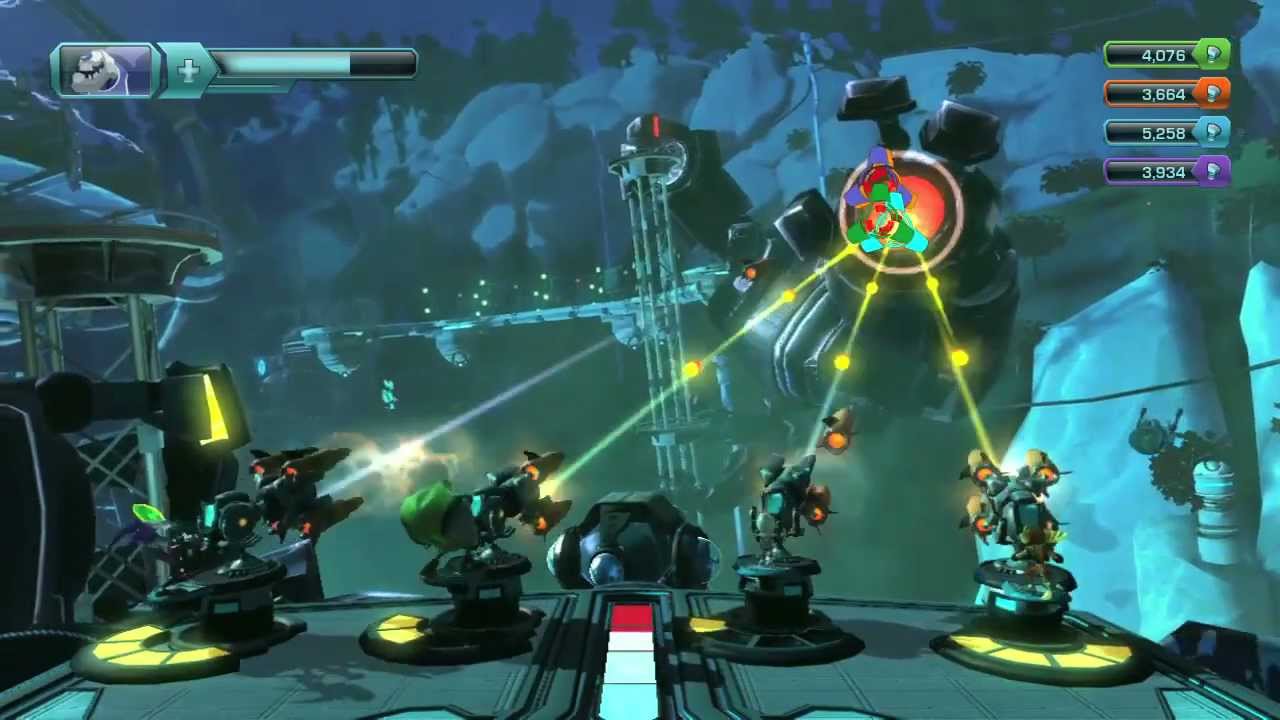The height and width of the screenshot is (720, 1280).
Task: Select the purple bolt counter icon
Action: pyautogui.click(x=1213, y=172)
